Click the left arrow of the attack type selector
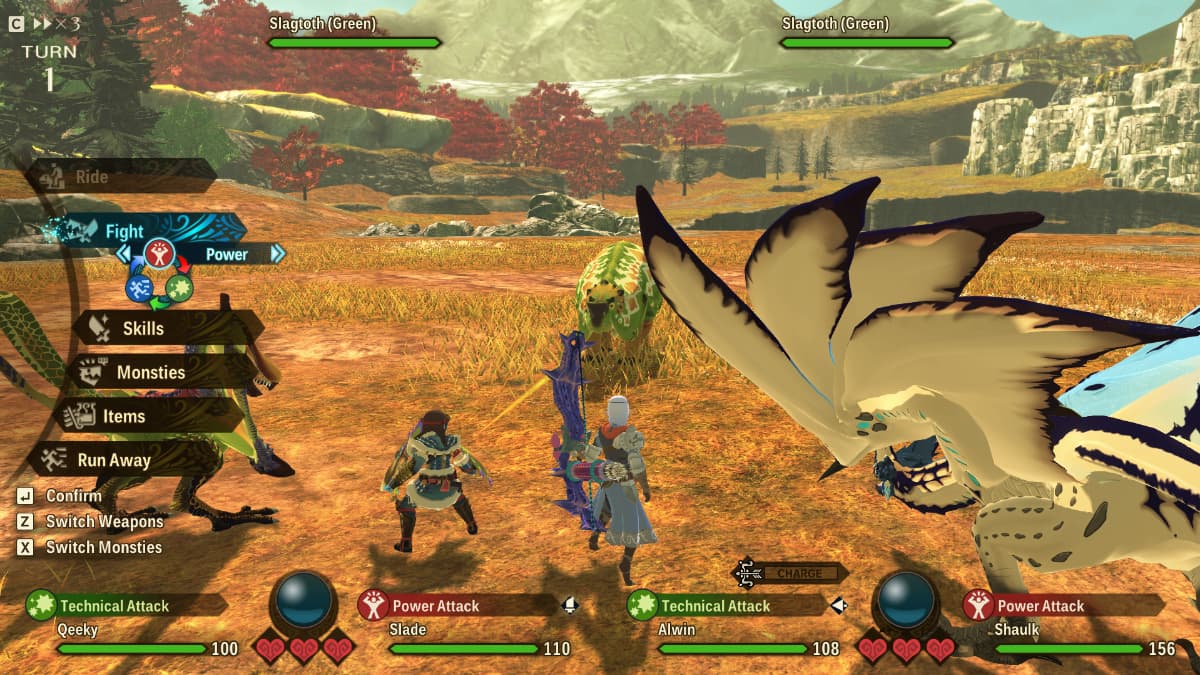This screenshot has width=1200, height=675. 124,254
